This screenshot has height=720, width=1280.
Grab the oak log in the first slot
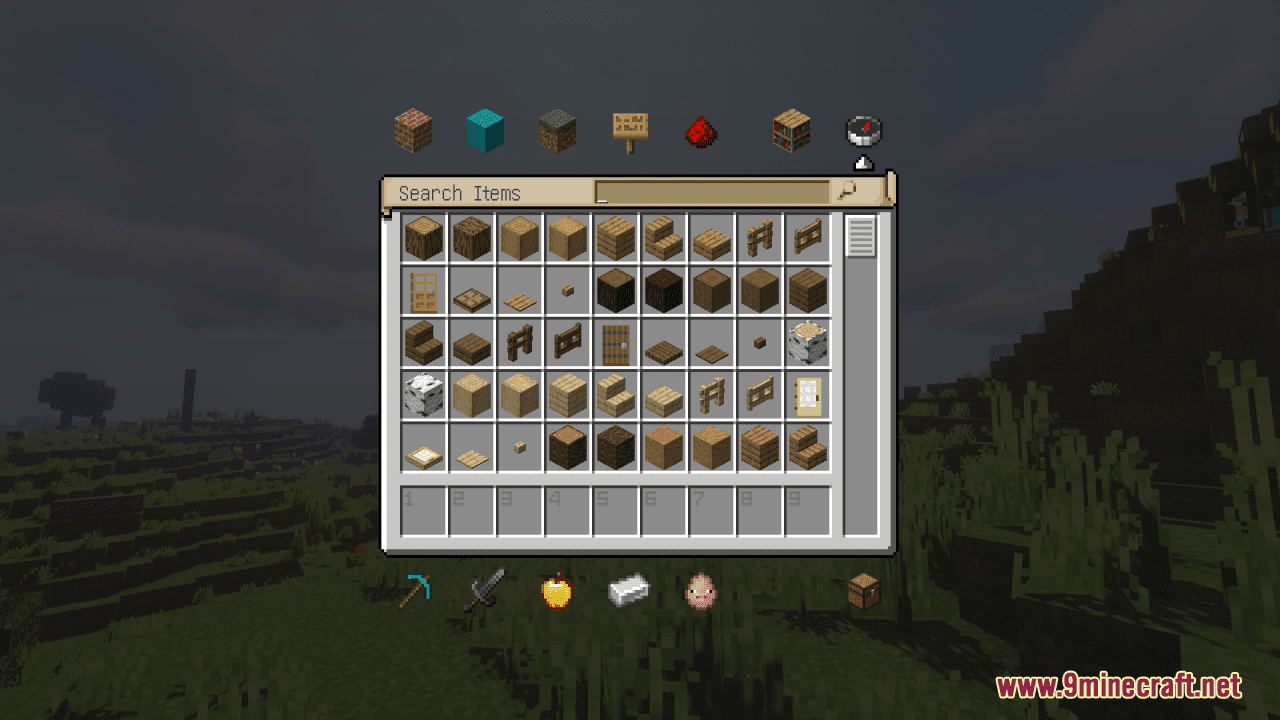(x=424, y=237)
